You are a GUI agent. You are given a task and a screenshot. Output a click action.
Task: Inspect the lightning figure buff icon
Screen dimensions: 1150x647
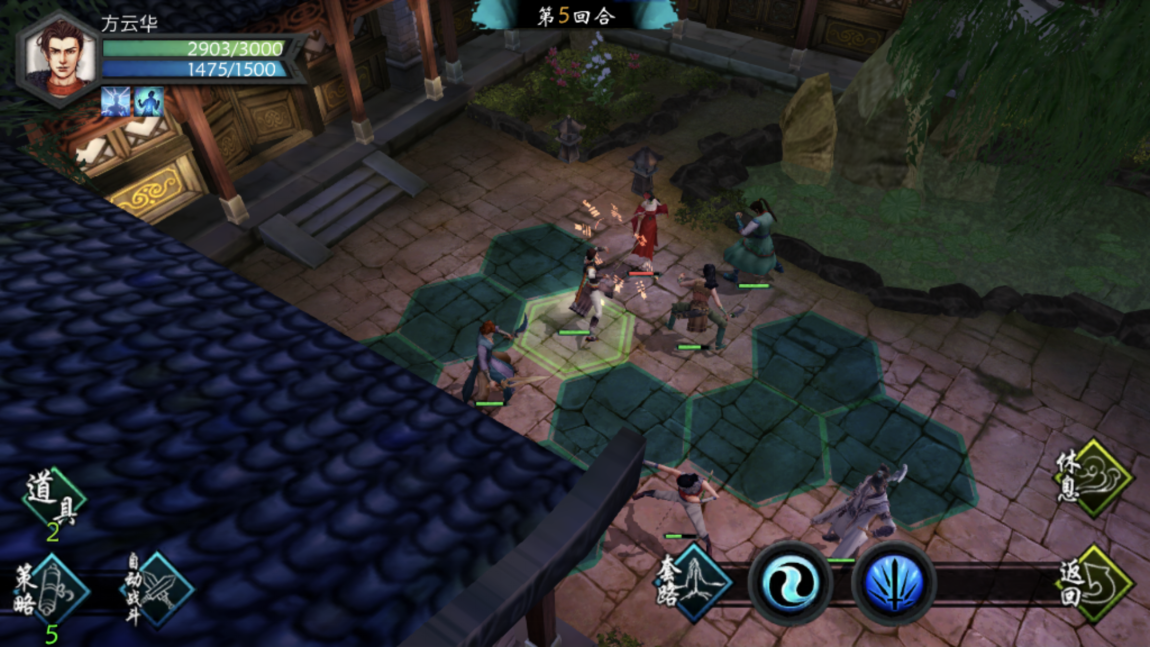point(116,102)
